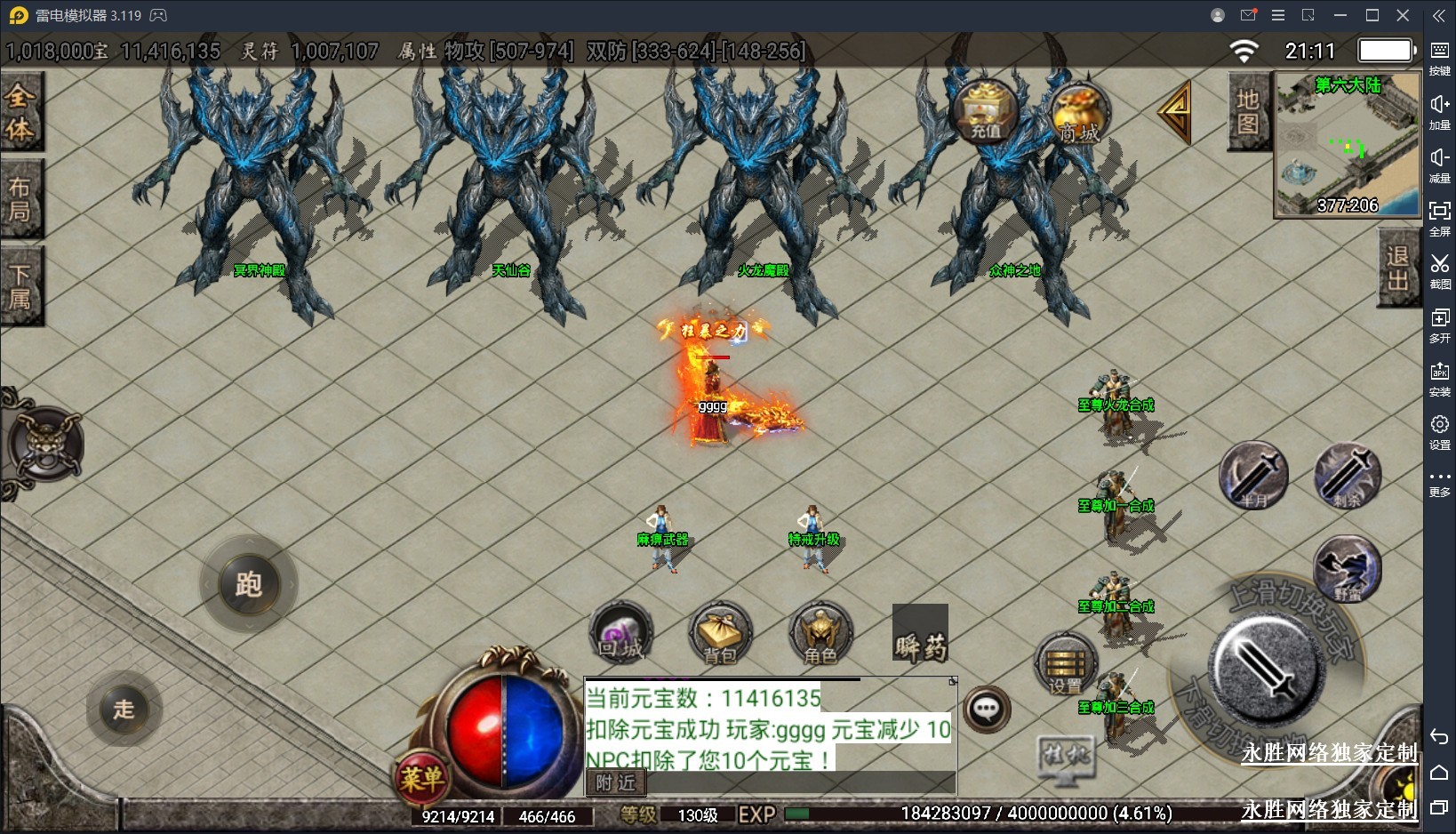Open the 背包 backpack
This screenshot has width=1456, height=834.
tap(720, 635)
